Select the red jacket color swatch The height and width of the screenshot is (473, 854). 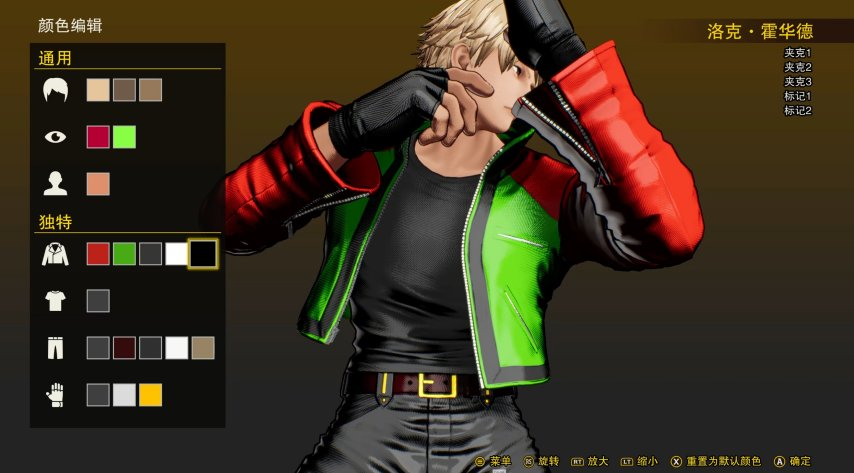click(x=98, y=253)
